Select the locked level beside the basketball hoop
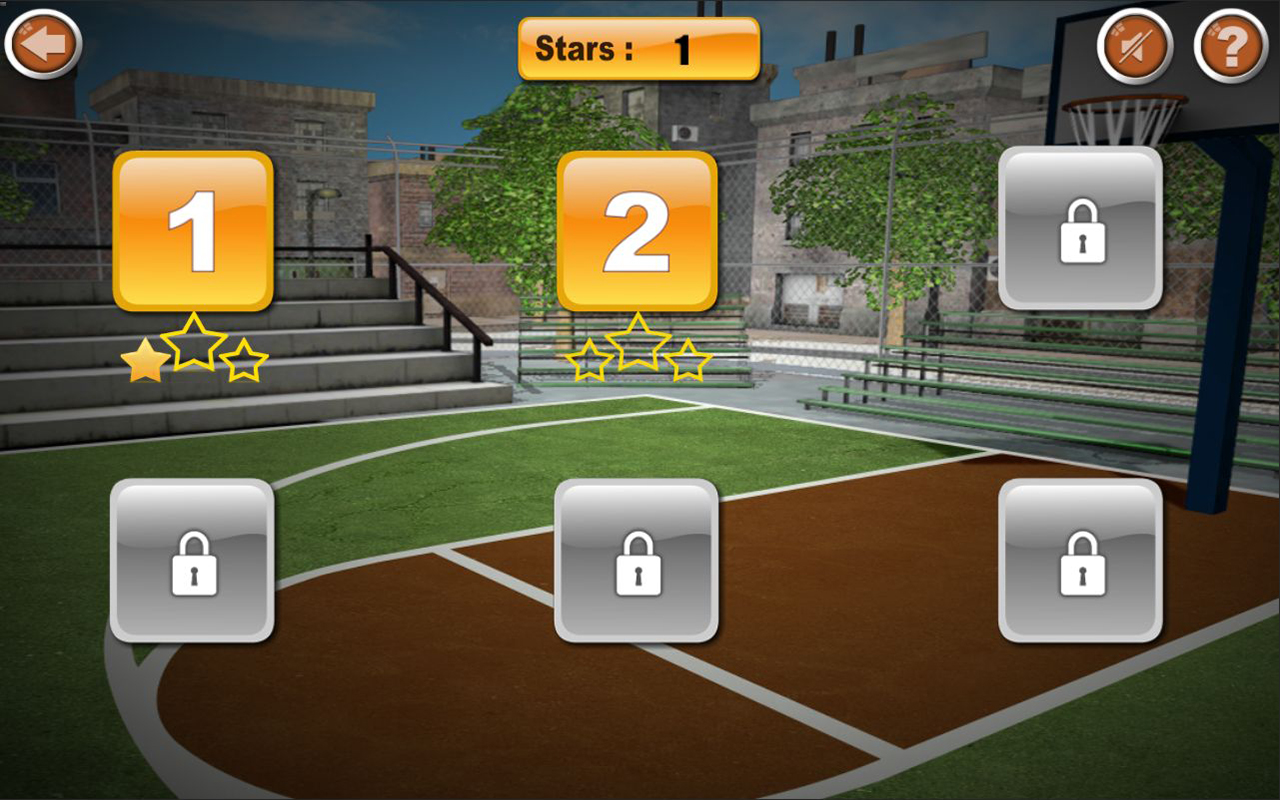The height and width of the screenshot is (800, 1280). click(x=1081, y=232)
